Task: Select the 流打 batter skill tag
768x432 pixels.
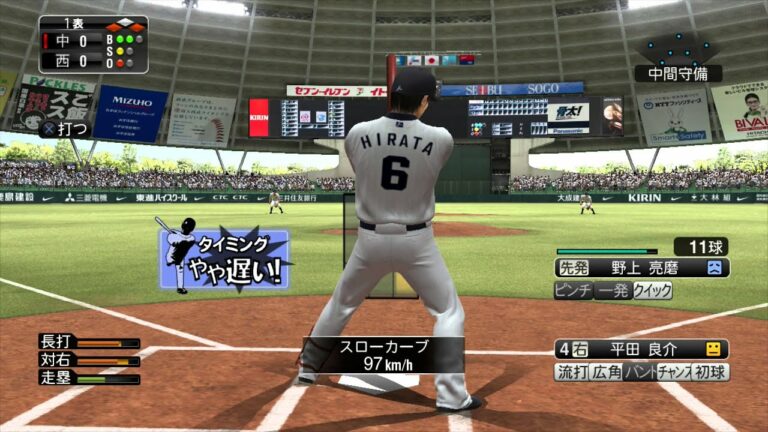Action: click(571, 372)
